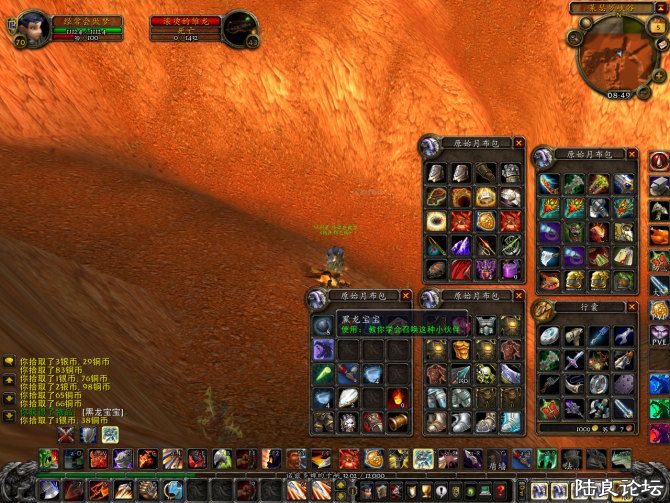Select the green leaf item slot

pos(324,374)
